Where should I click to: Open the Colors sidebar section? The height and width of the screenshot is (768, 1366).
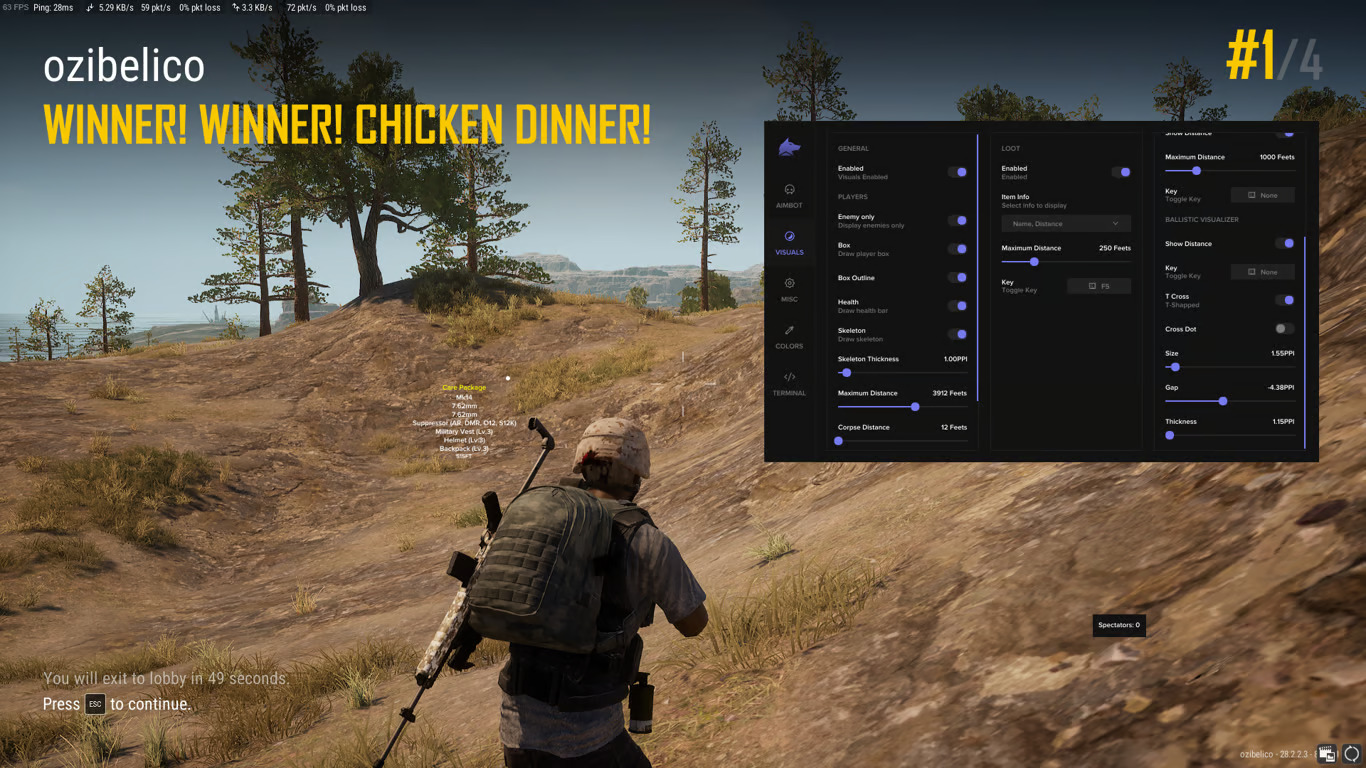(789, 336)
